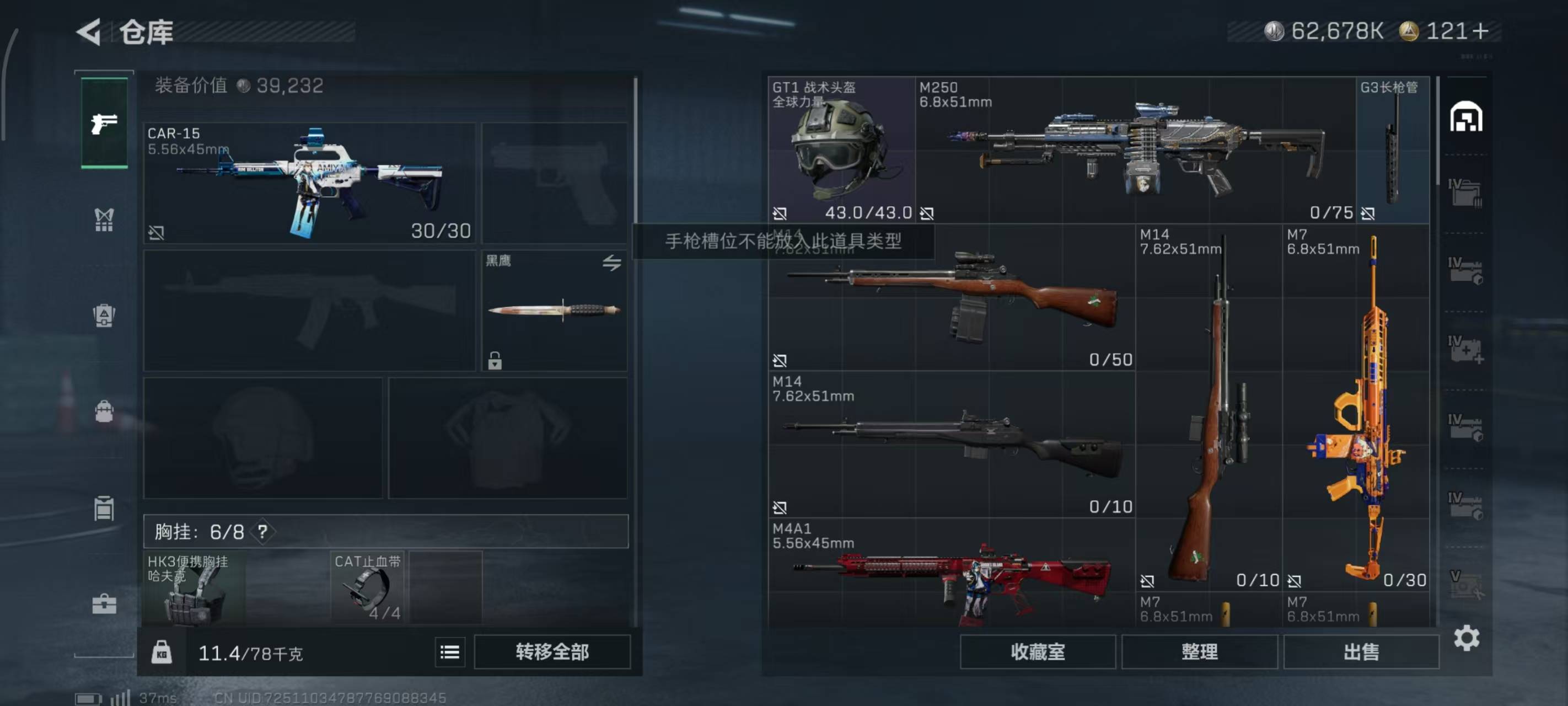Select the equipped CAR-15 rifle slot
The height and width of the screenshot is (706, 1568).
[x=309, y=183]
